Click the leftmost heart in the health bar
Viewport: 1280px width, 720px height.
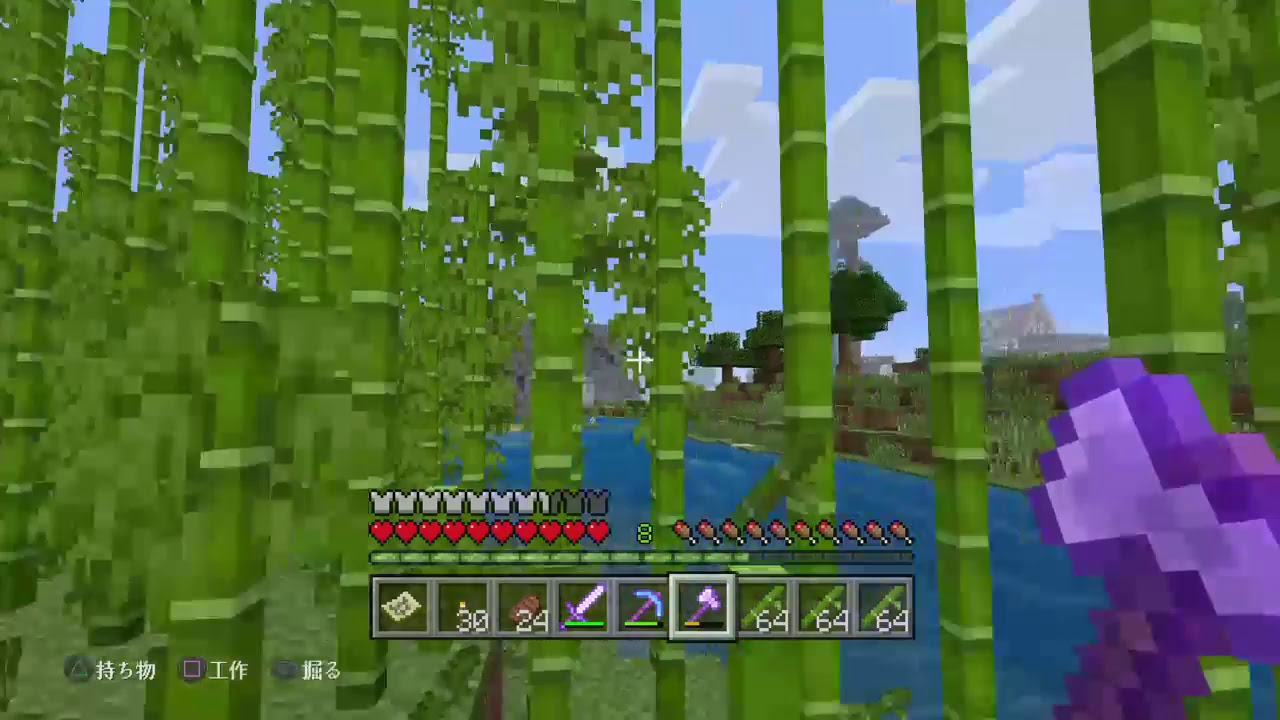[380, 532]
